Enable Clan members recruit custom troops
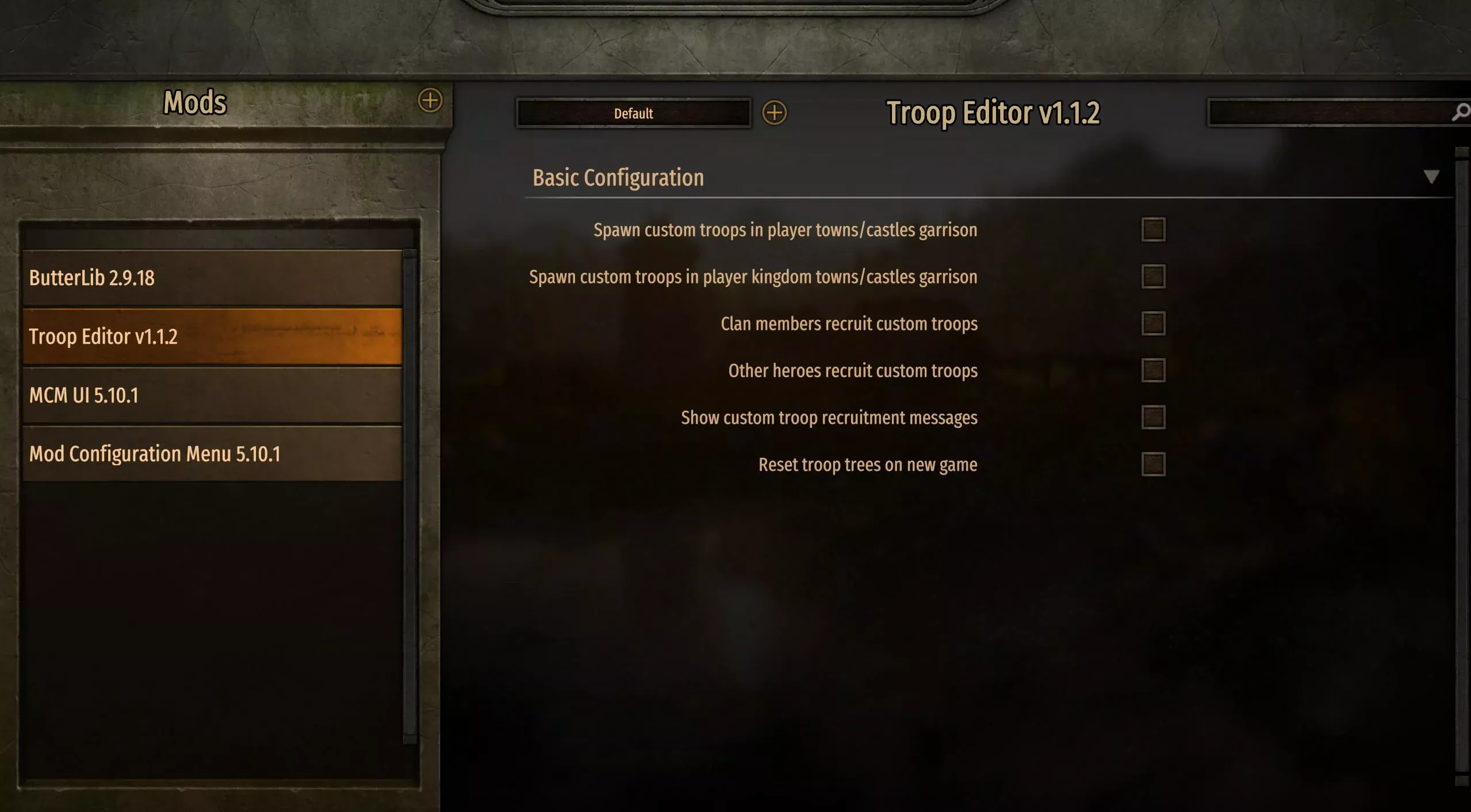The height and width of the screenshot is (812, 1471). pyautogui.click(x=1153, y=324)
